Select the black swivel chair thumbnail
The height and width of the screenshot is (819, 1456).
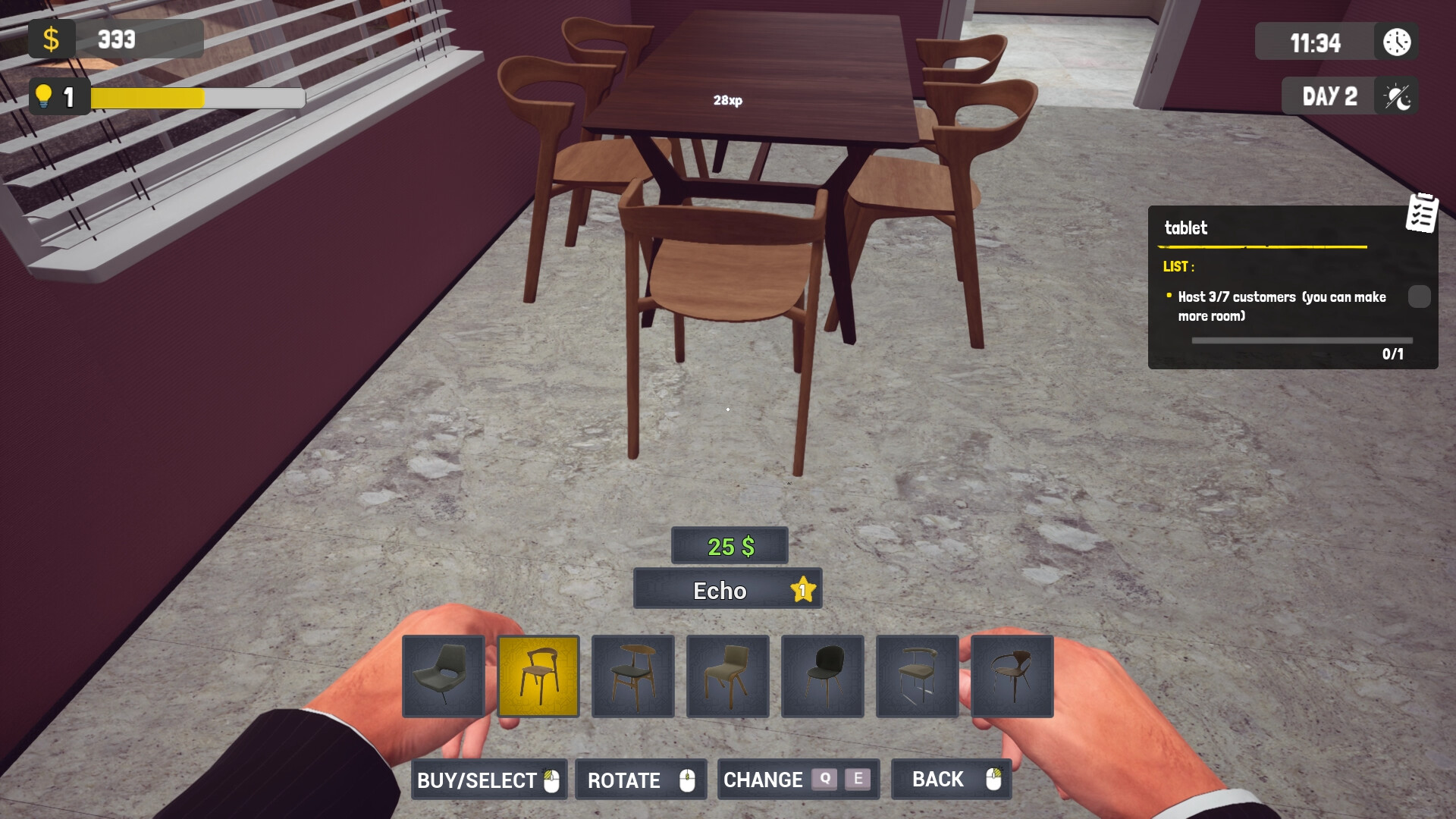pos(444,676)
